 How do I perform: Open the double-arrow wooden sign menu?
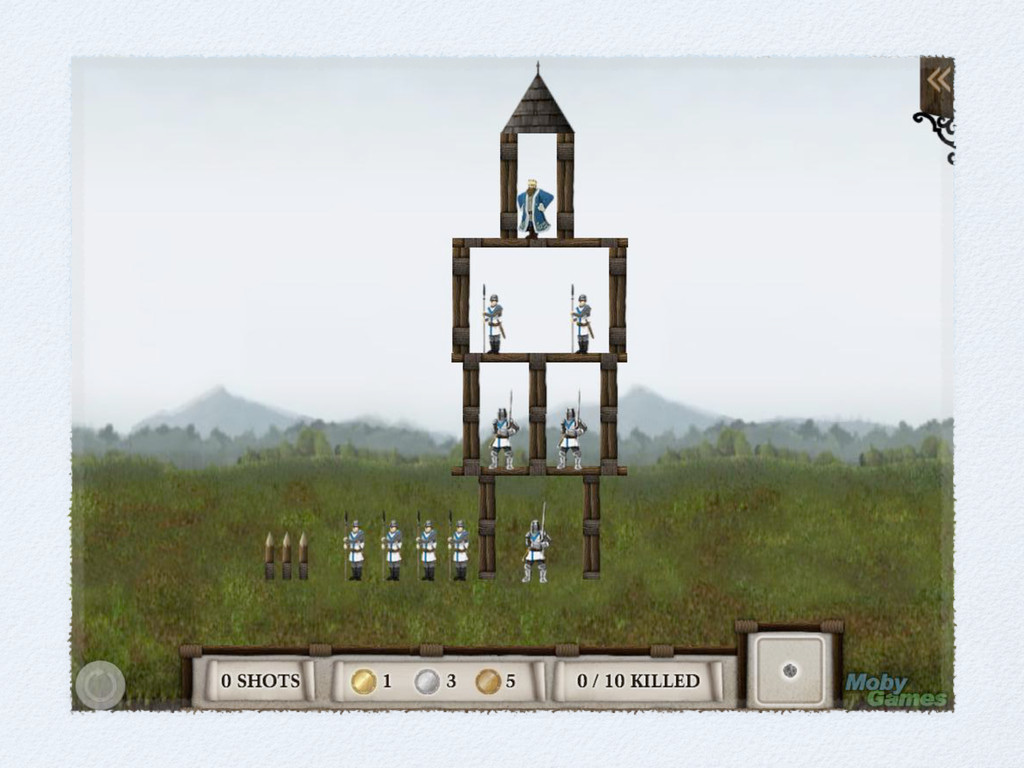tap(937, 82)
